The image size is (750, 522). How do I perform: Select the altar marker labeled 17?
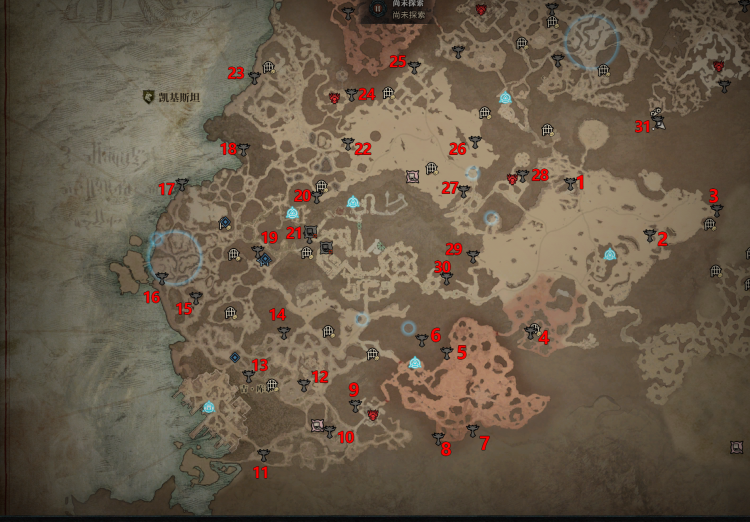[182, 184]
